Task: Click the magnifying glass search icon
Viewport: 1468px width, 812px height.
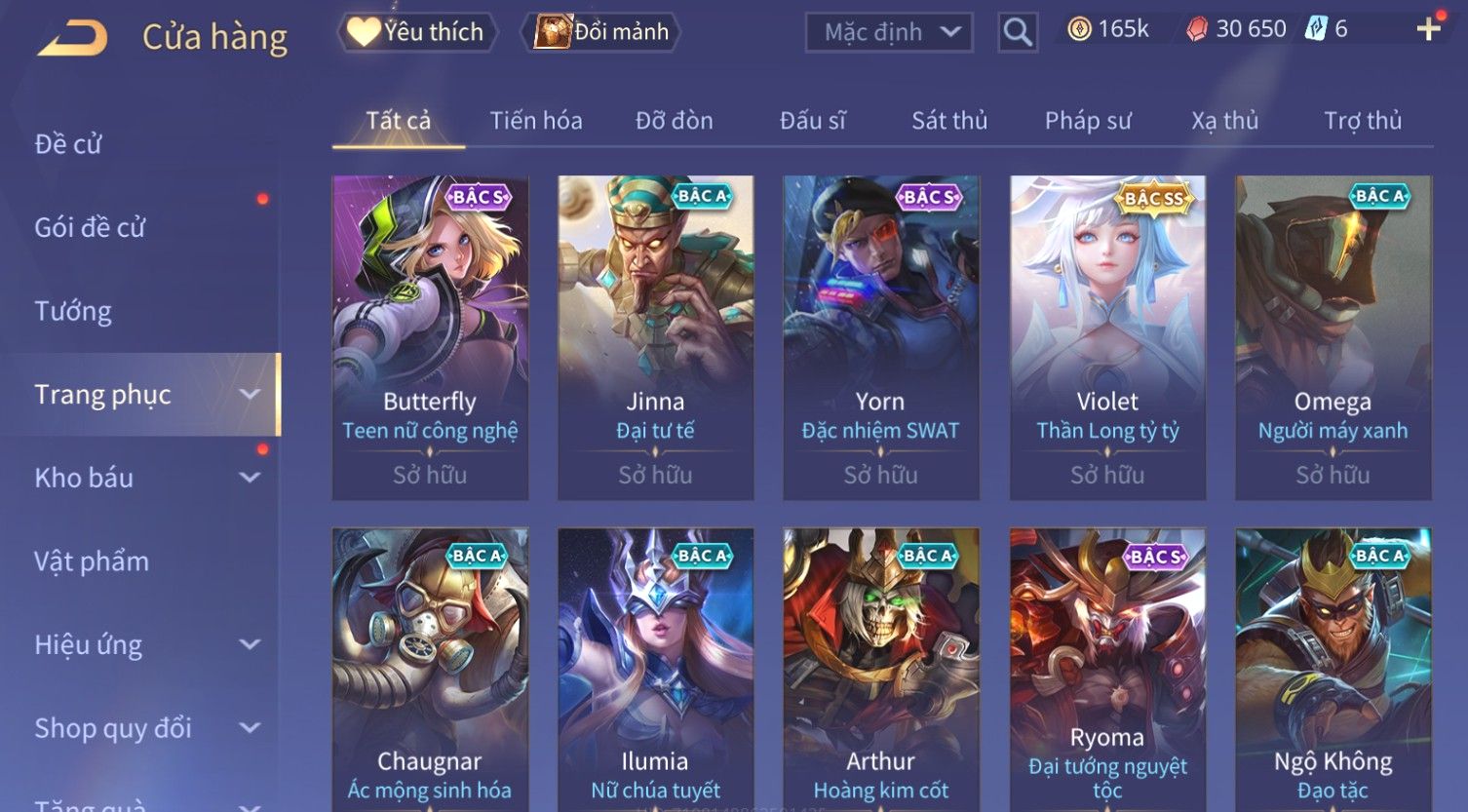Action: pos(1017,32)
